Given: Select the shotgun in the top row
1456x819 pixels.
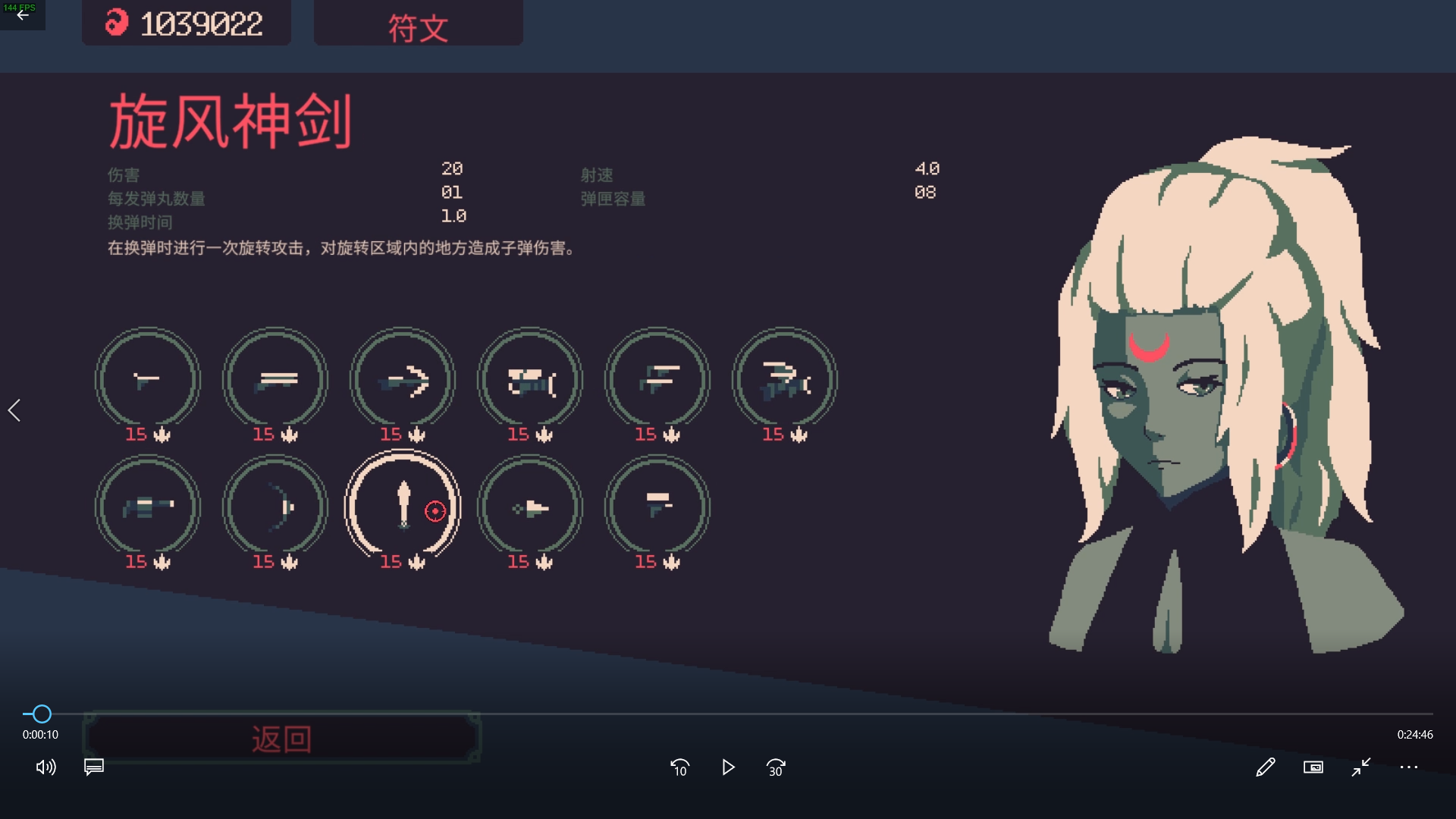Looking at the screenshot, I should pyautogui.click(x=275, y=379).
